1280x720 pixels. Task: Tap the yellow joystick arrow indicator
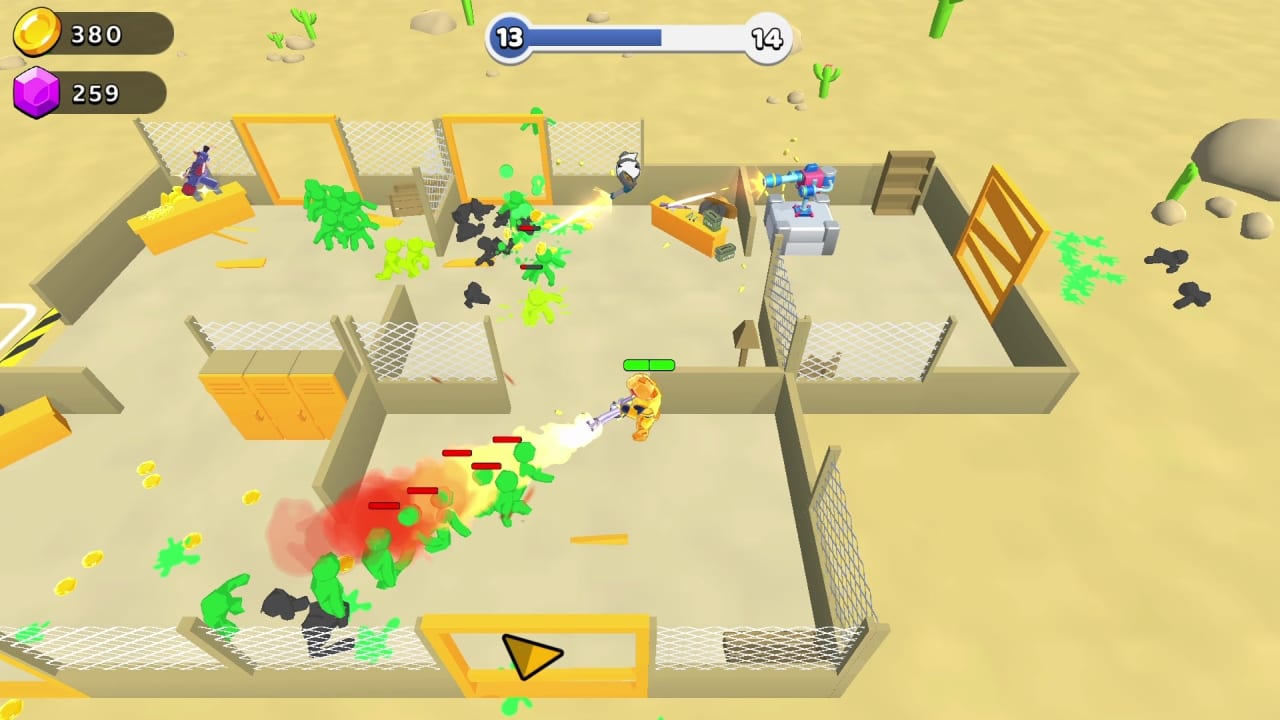(527, 655)
